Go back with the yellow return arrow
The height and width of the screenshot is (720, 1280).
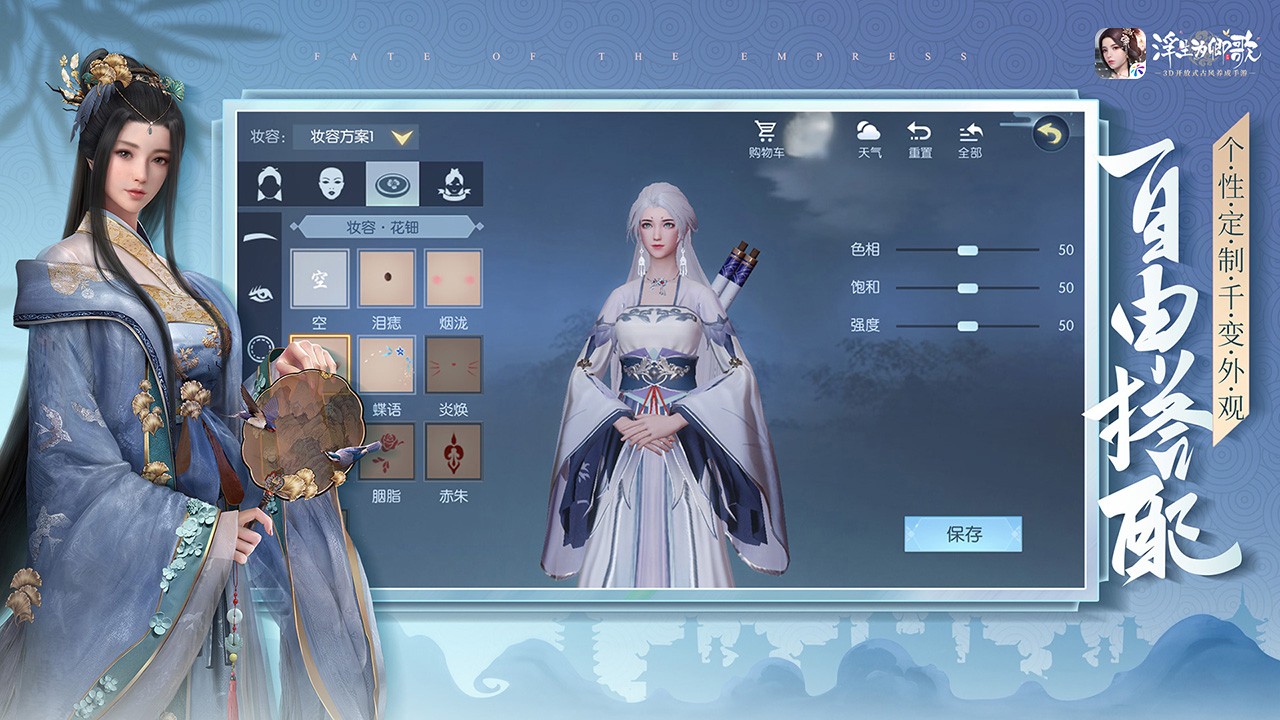point(1050,134)
